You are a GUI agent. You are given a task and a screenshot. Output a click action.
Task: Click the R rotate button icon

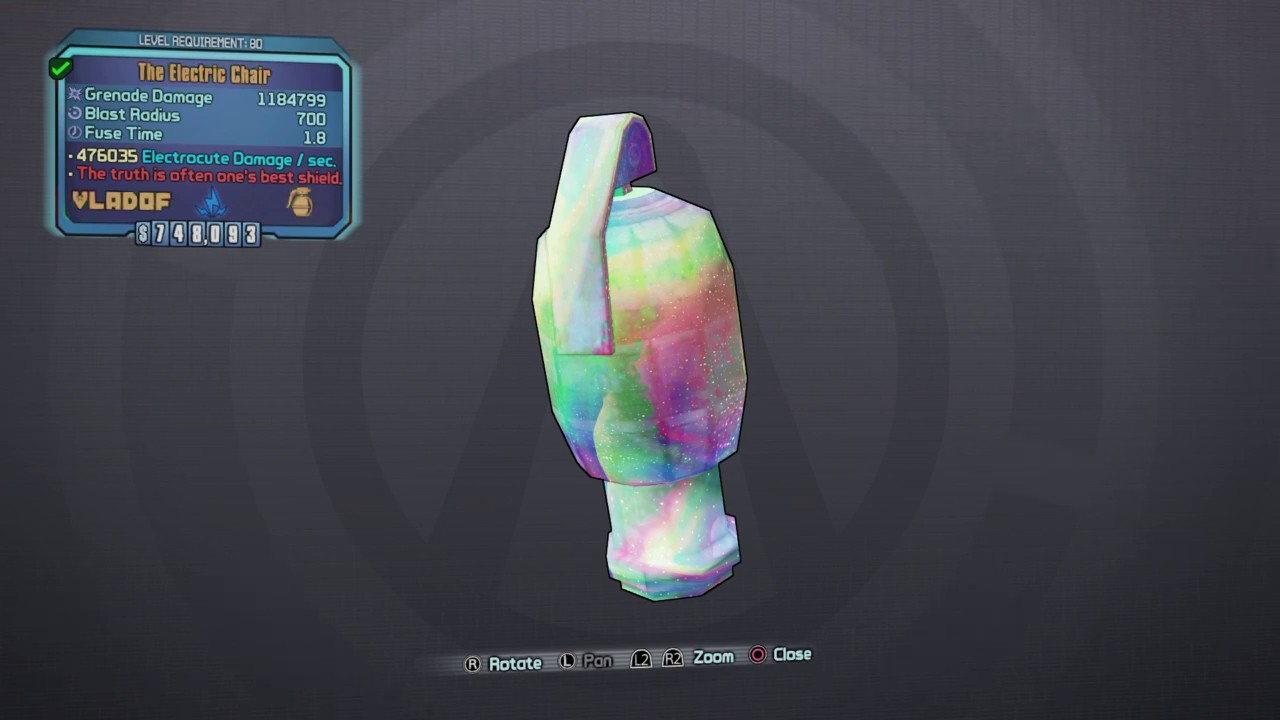click(x=471, y=663)
